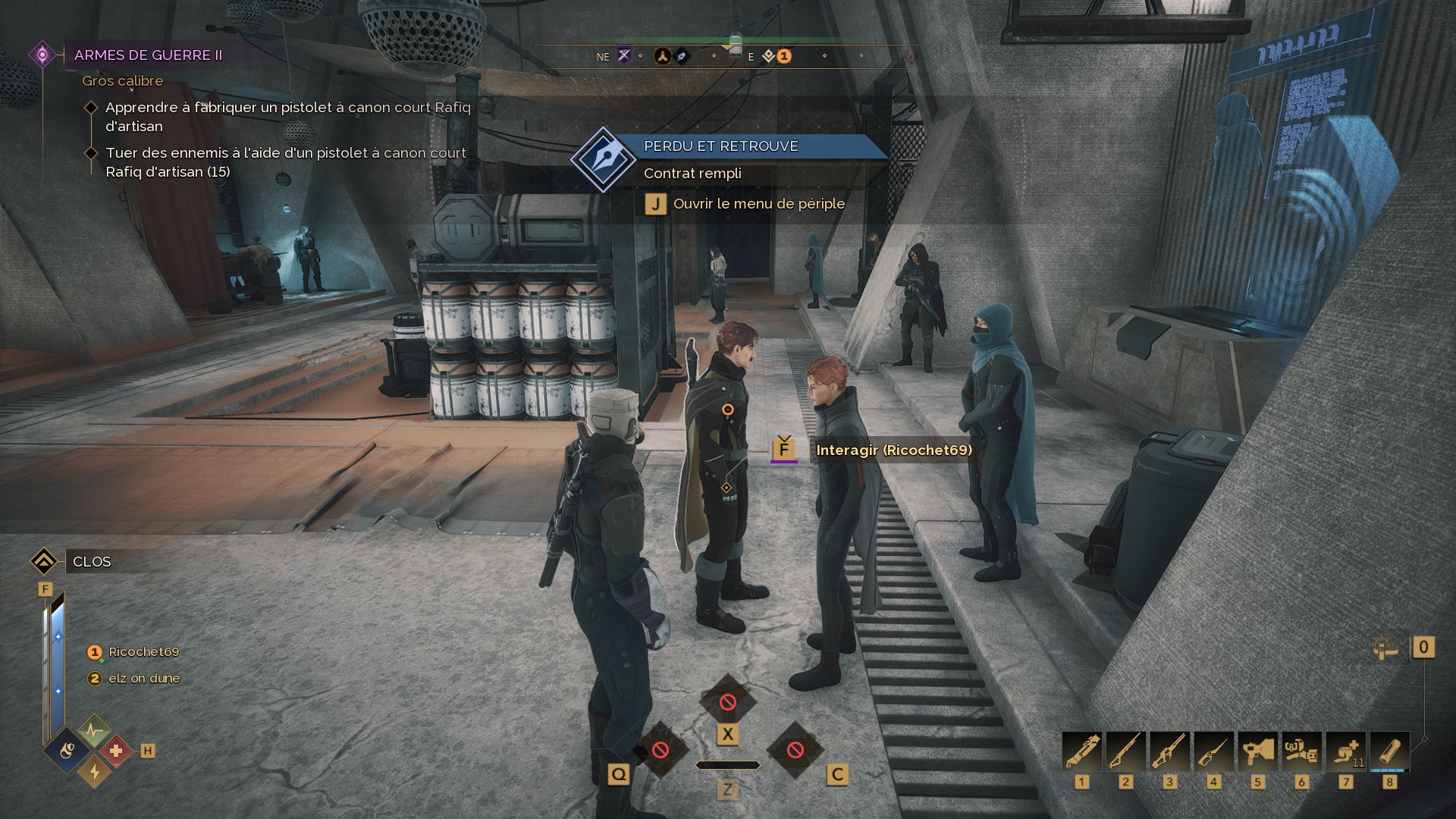Select the hotbar slot numbered 1
The height and width of the screenshot is (819, 1456).
1082,752
